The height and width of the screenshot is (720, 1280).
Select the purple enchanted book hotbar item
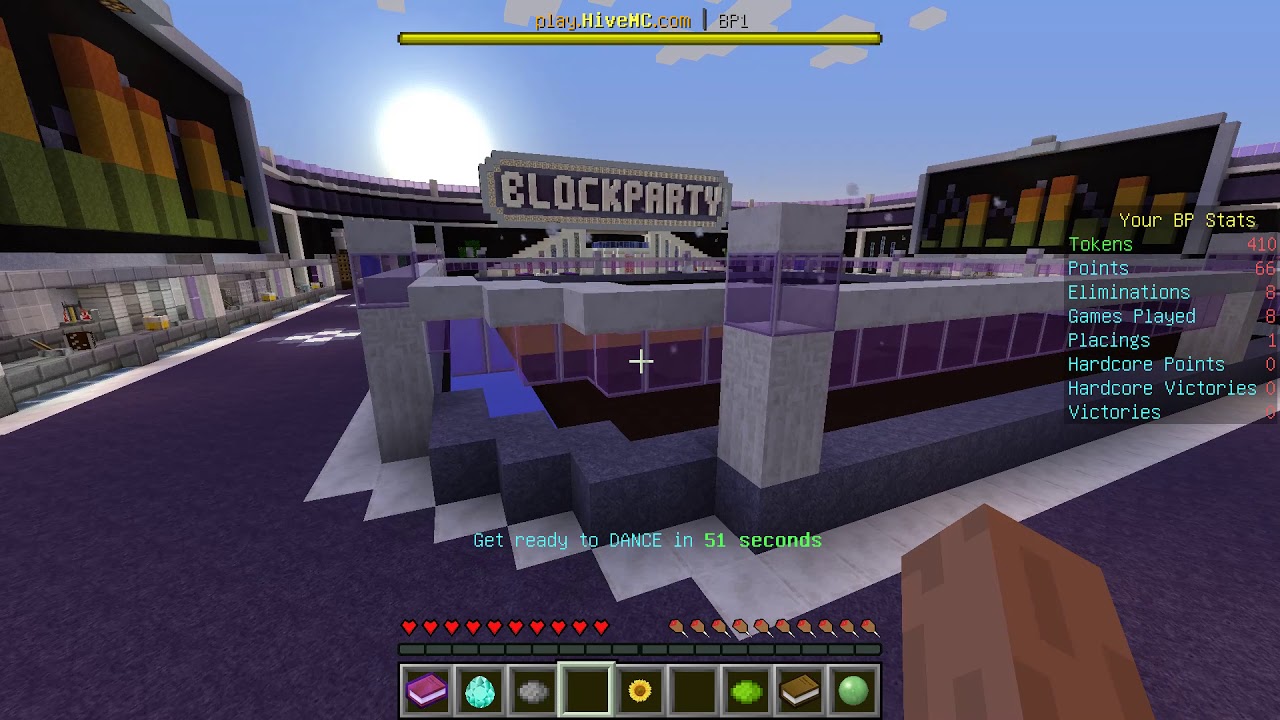427,688
